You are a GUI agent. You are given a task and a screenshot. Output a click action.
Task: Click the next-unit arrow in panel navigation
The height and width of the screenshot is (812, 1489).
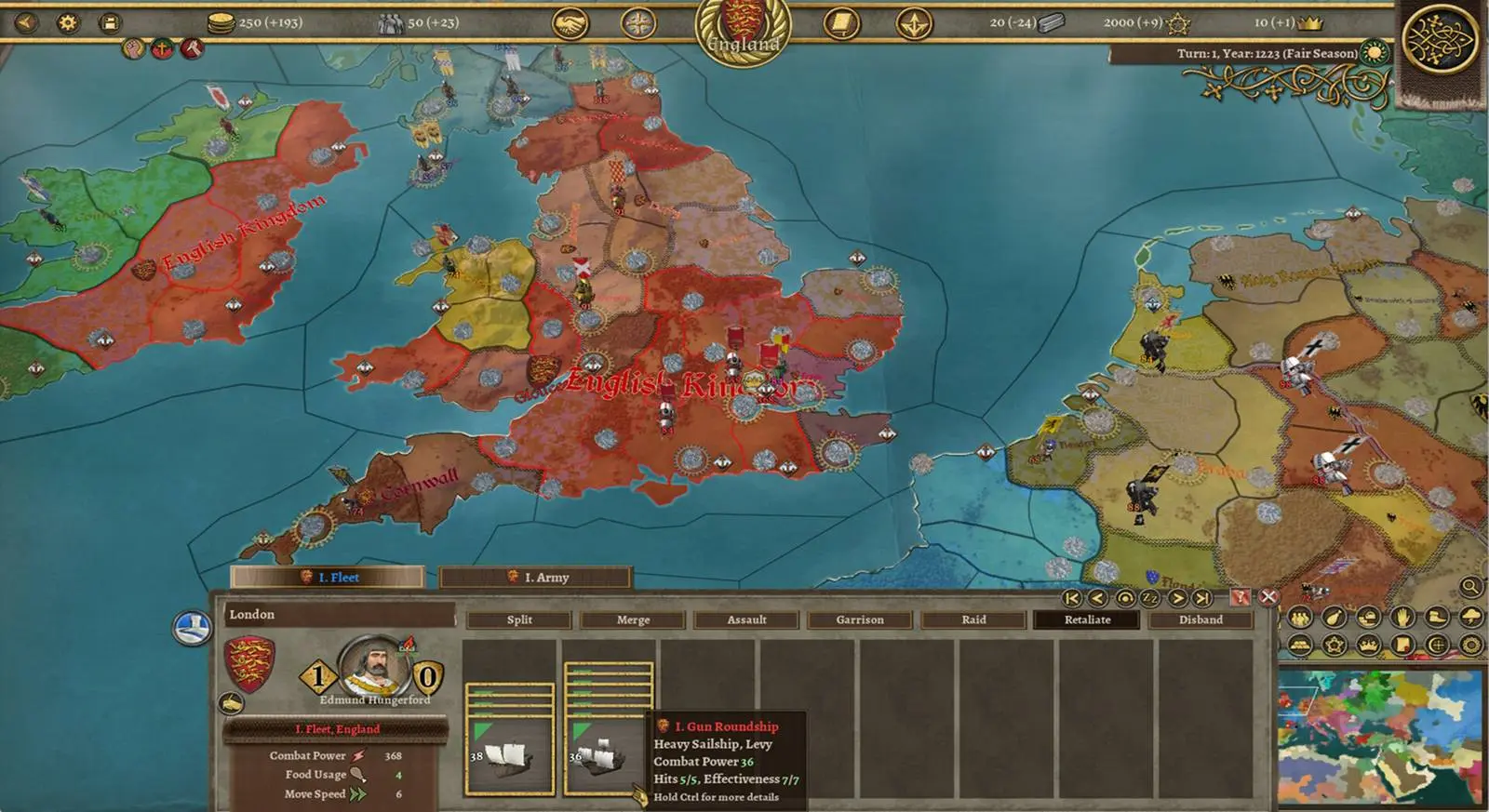pos(1176,598)
